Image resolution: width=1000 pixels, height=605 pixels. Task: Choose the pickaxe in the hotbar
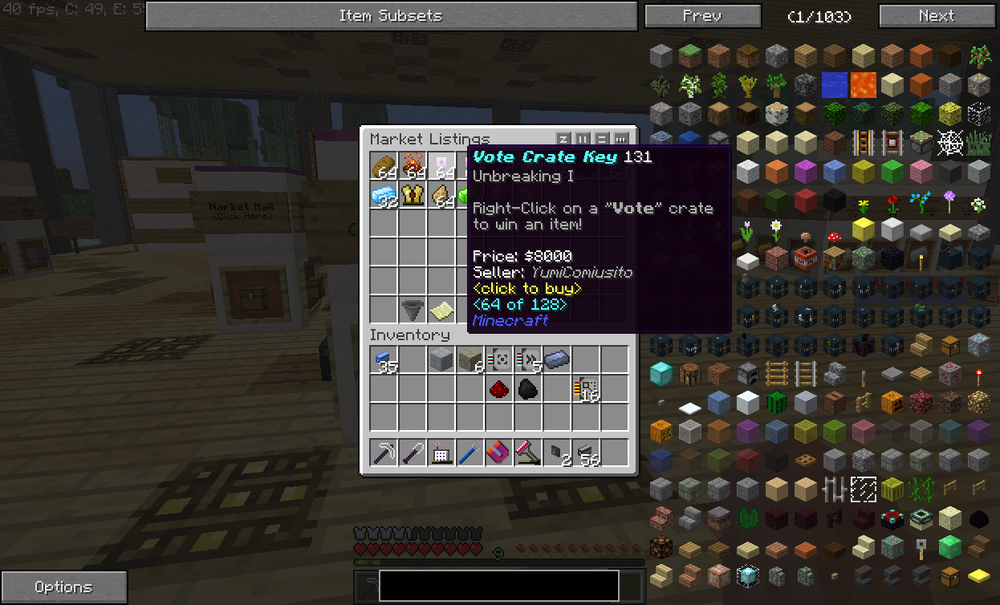(x=385, y=454)
